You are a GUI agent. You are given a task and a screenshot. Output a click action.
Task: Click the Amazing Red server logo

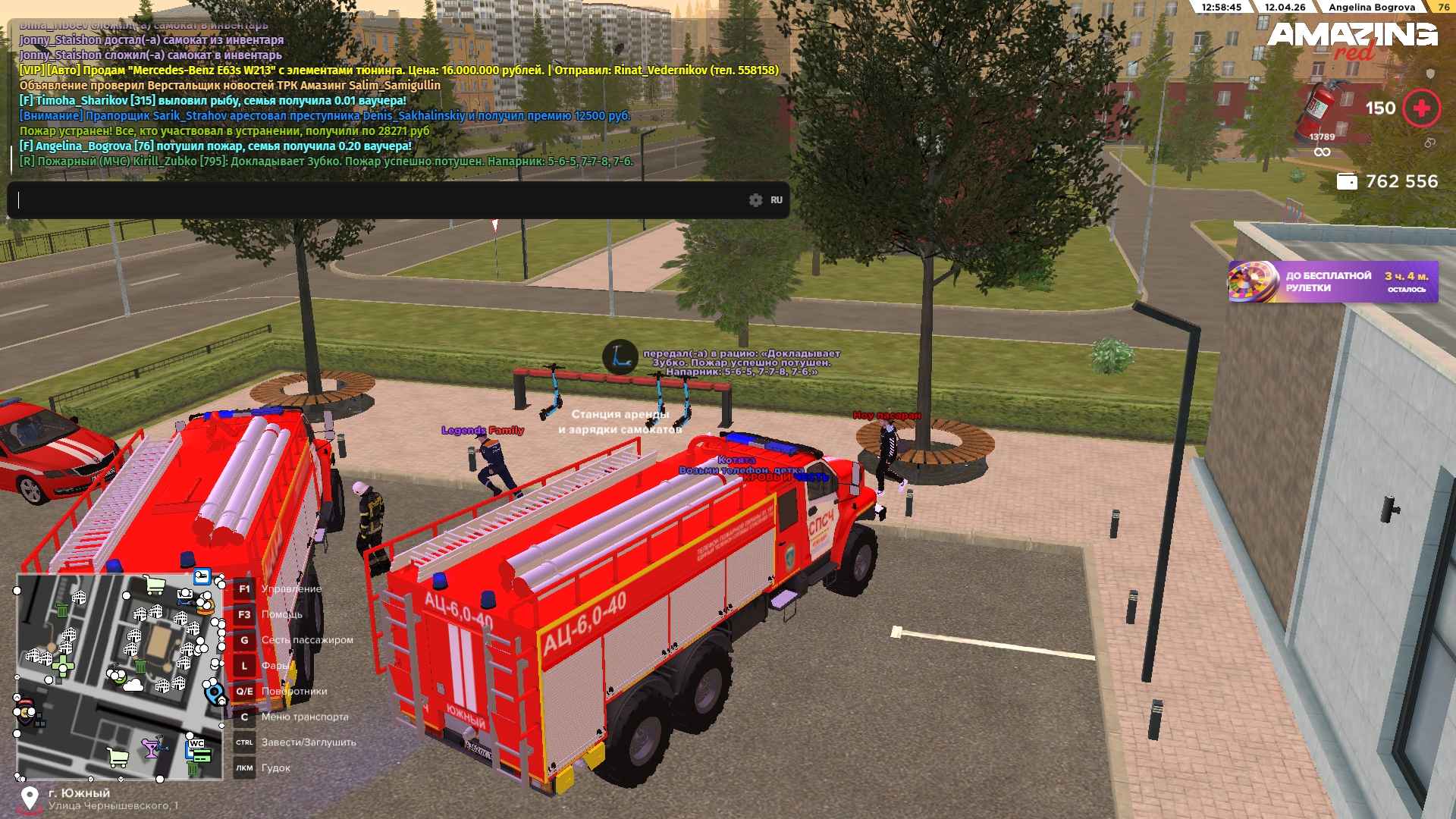[x=1352, y=39]
